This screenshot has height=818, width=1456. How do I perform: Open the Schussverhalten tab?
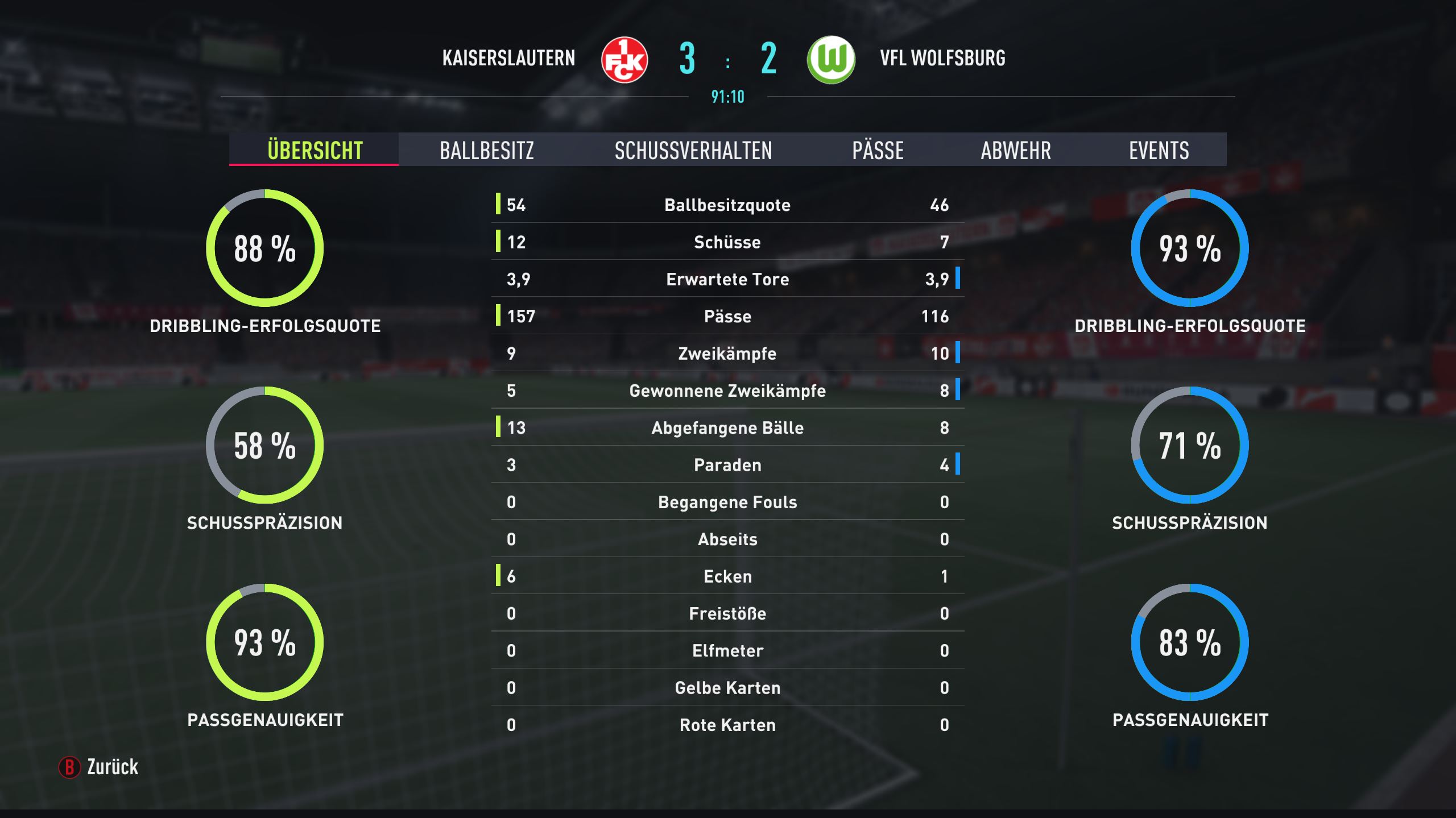tap(693, 150)
